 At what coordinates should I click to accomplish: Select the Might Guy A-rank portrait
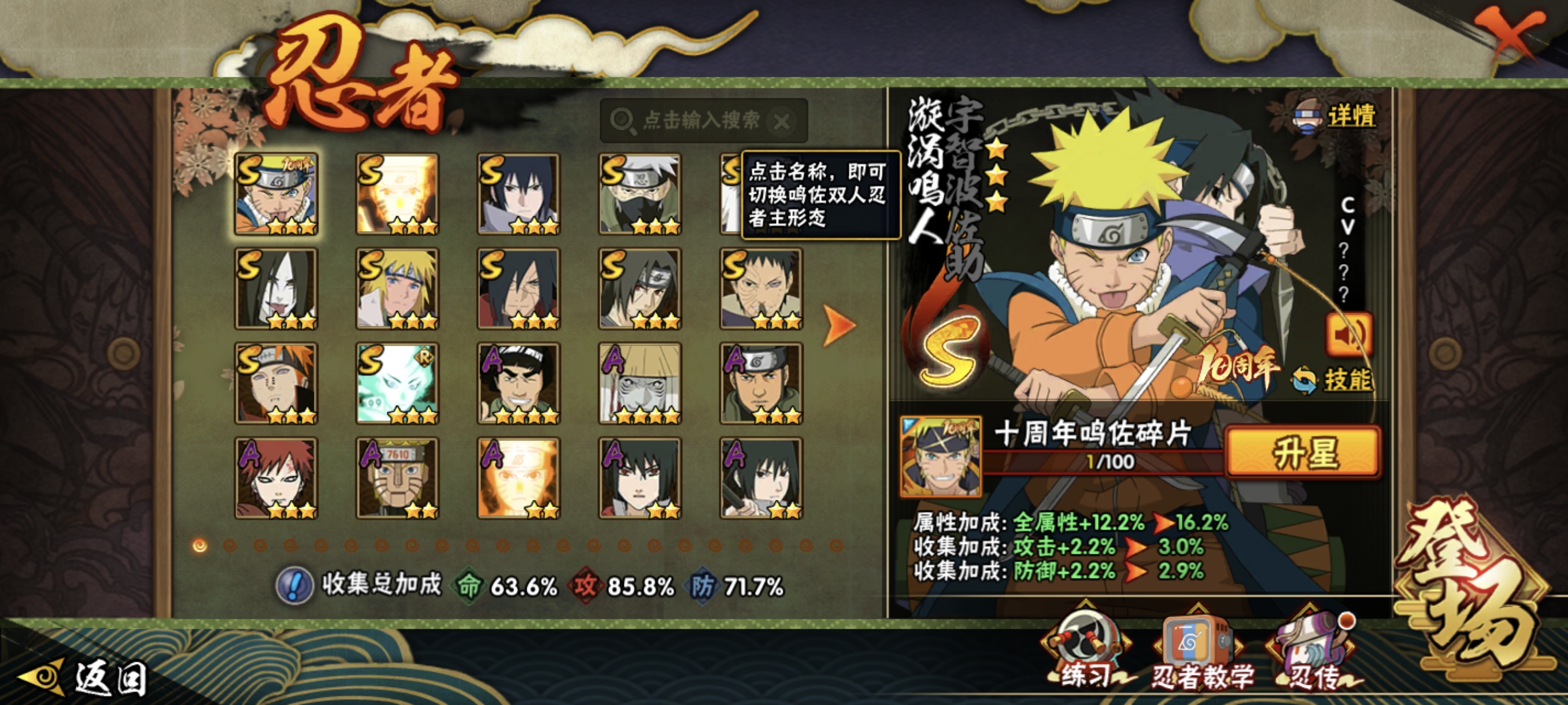[x=519, y=383]
